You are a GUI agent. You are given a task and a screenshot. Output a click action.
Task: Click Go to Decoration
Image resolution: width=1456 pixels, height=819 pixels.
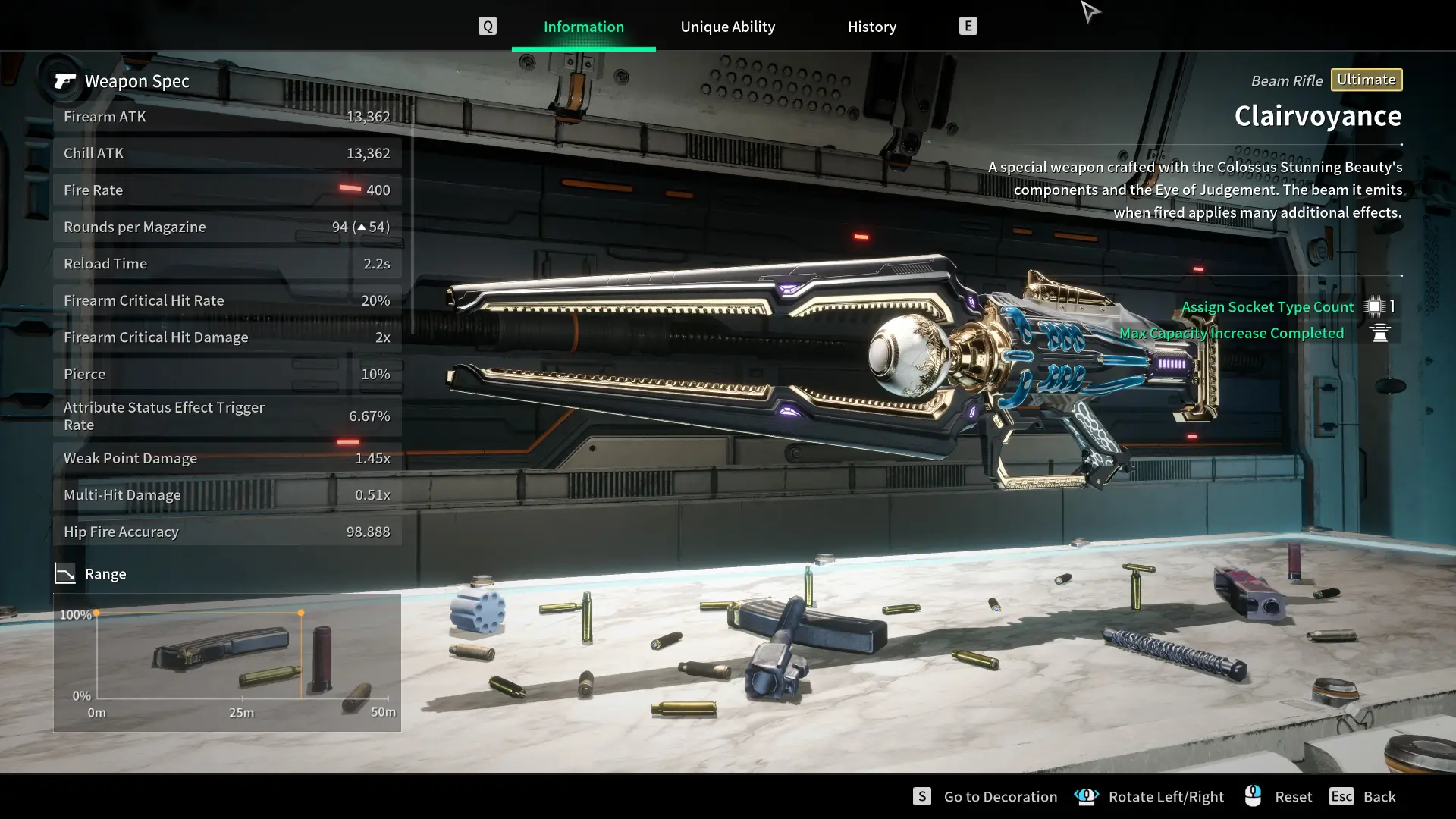(999, 796)
